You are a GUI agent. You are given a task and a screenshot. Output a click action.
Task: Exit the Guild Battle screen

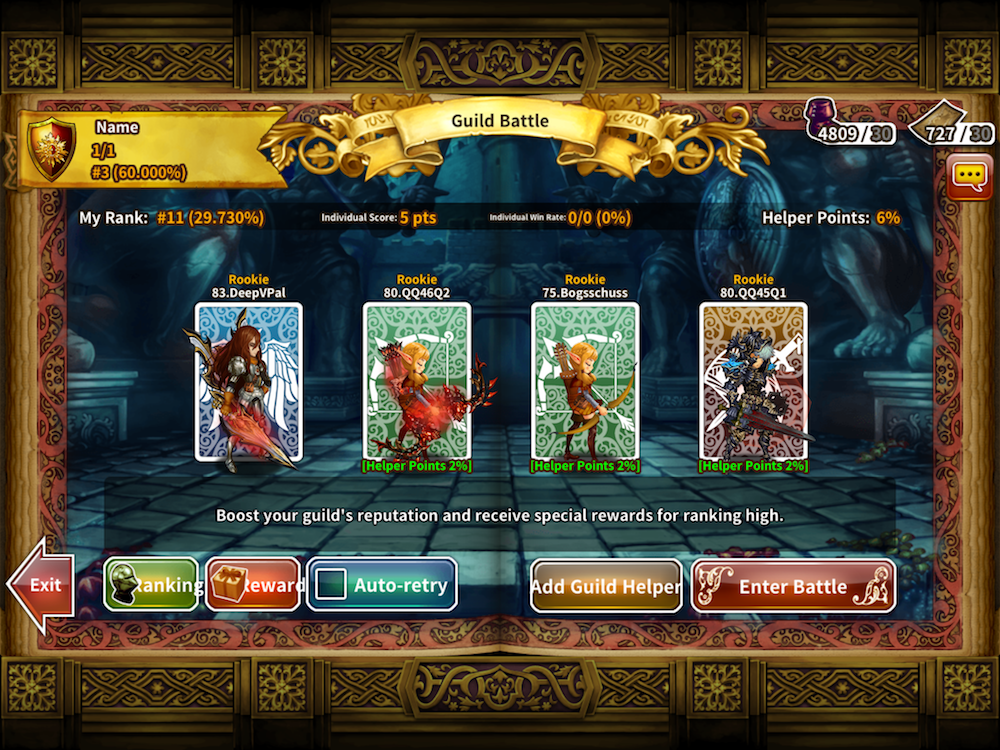pyautogui.click(x=42, y=586)
